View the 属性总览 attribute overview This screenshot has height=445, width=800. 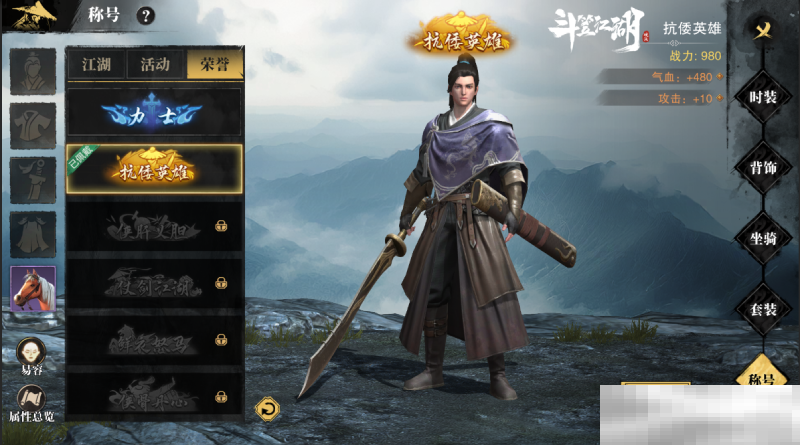tap(32, 402)
